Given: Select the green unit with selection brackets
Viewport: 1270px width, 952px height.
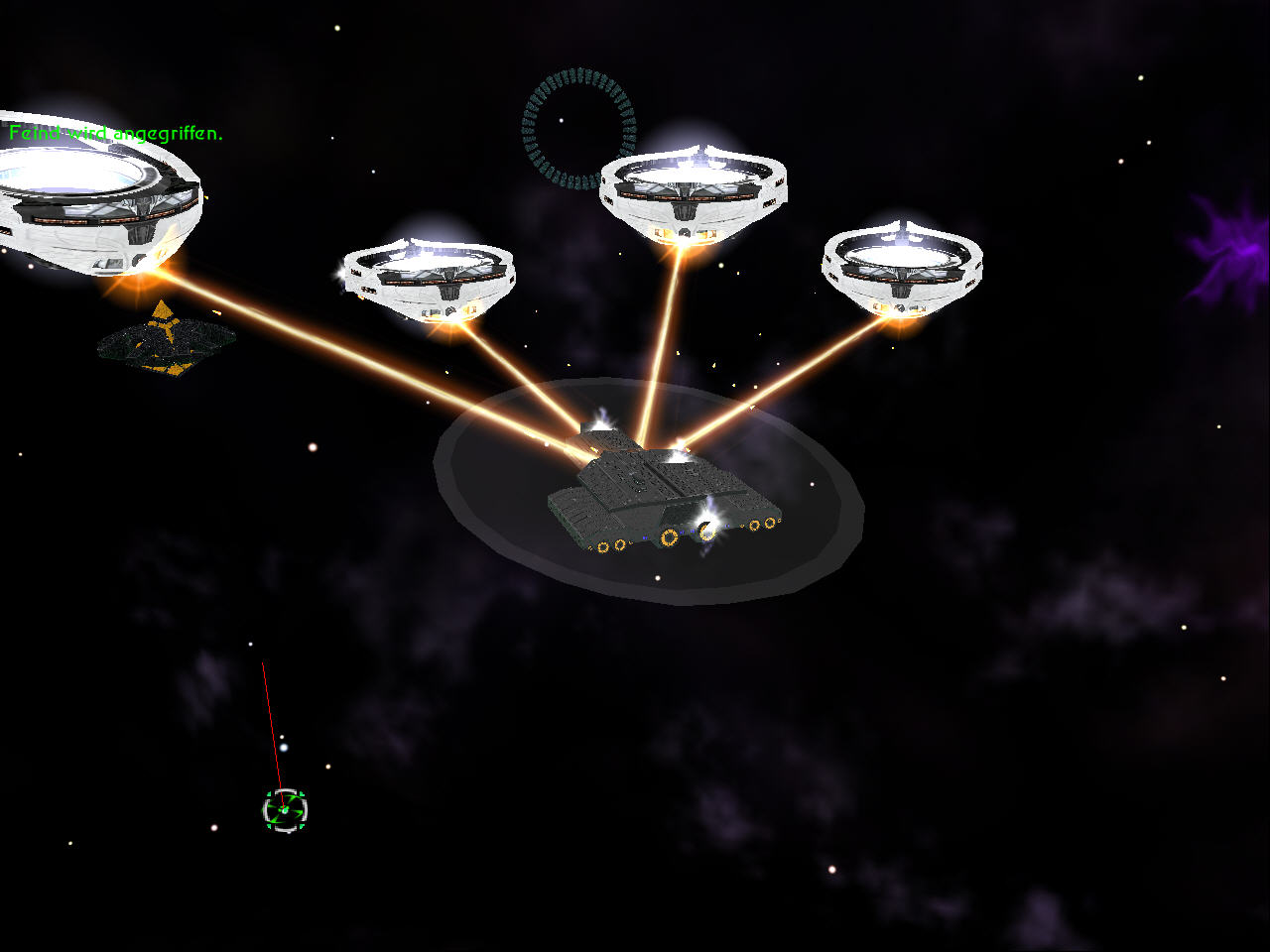Looking at the screenshot, I should (x=285, y=810).
